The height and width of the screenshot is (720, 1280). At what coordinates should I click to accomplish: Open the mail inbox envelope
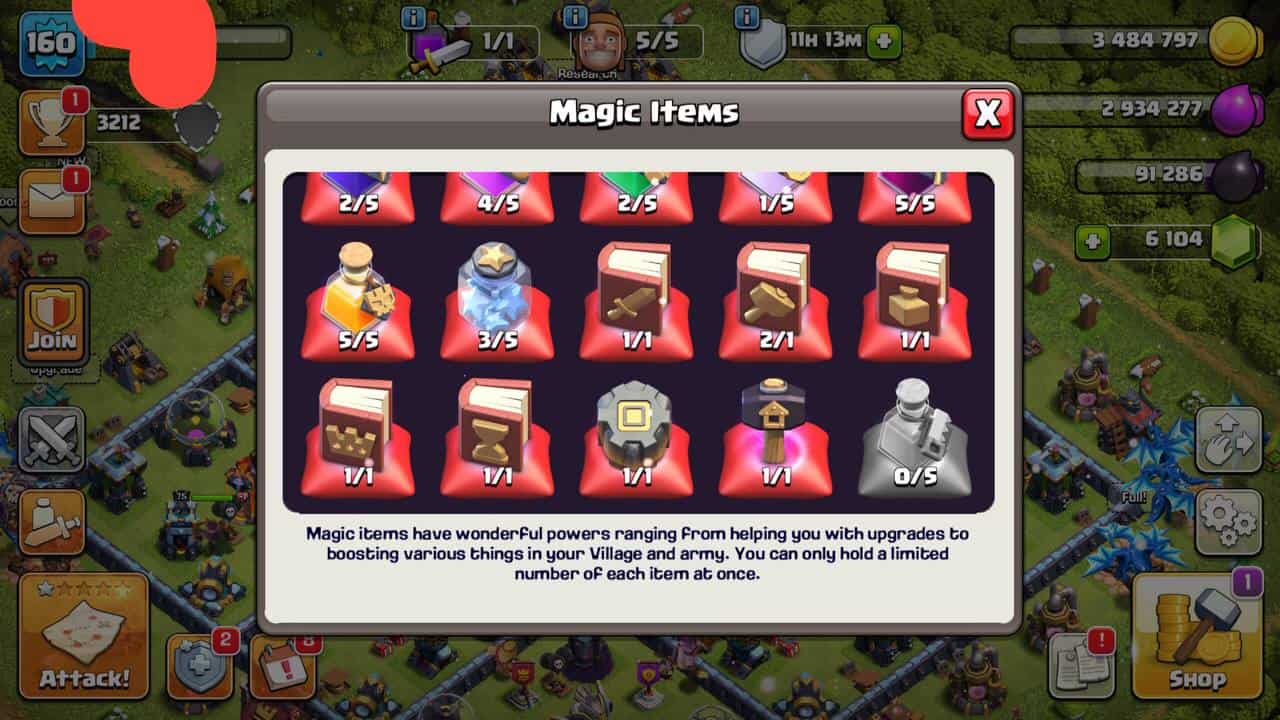click(51, 202)
